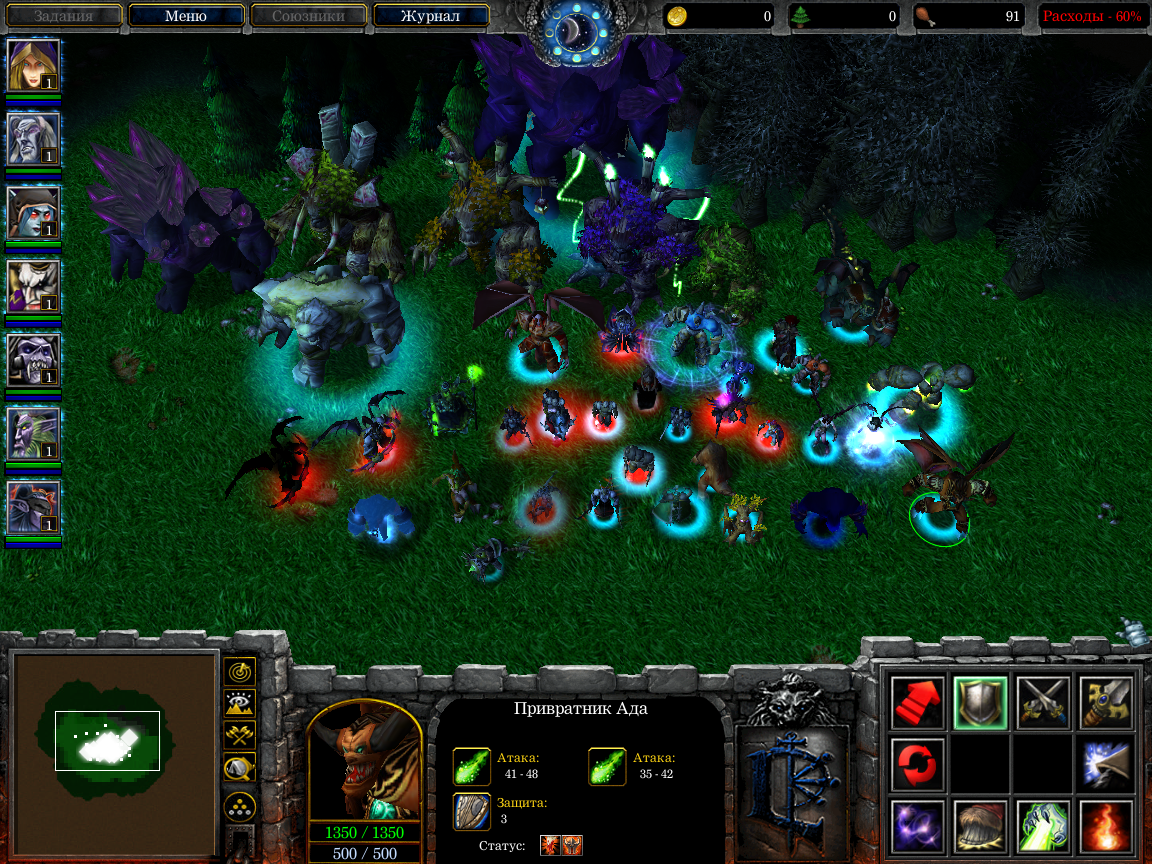Toggle the minimap terrain eye button
This screenshot has width=1152, height=864.
[x=240, y=703]
